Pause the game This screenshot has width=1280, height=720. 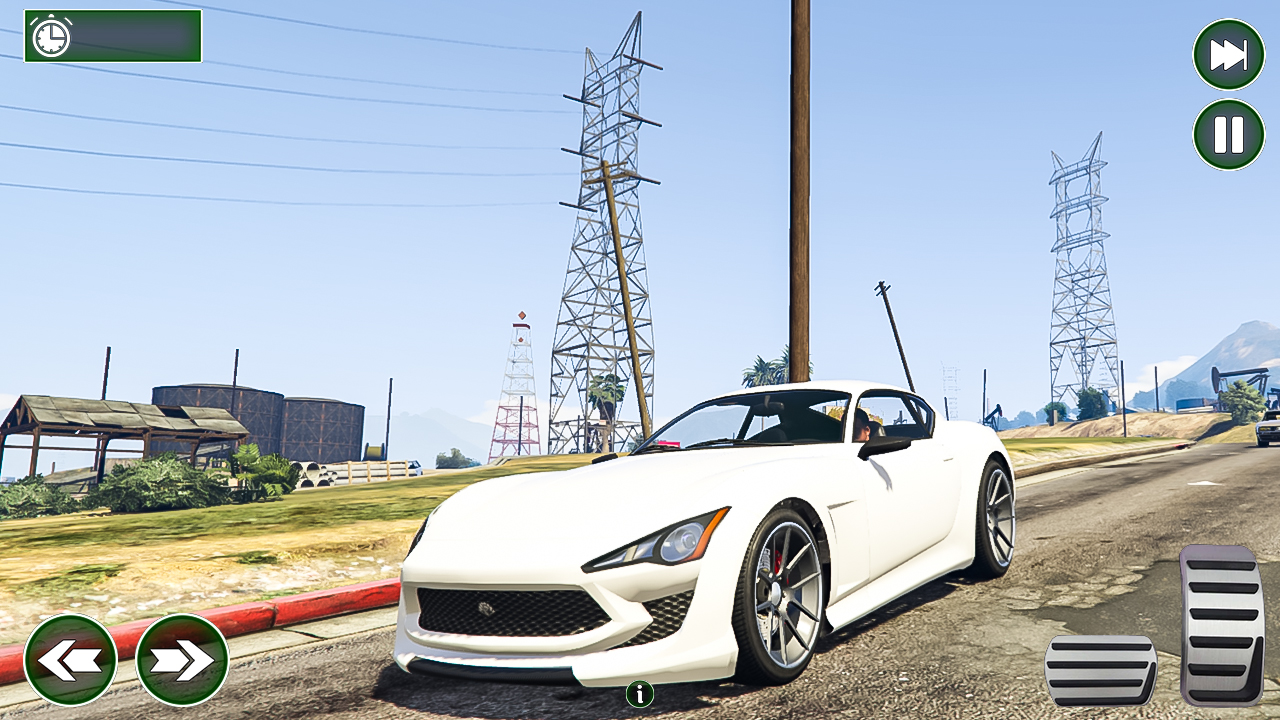tap(1228, 134)
